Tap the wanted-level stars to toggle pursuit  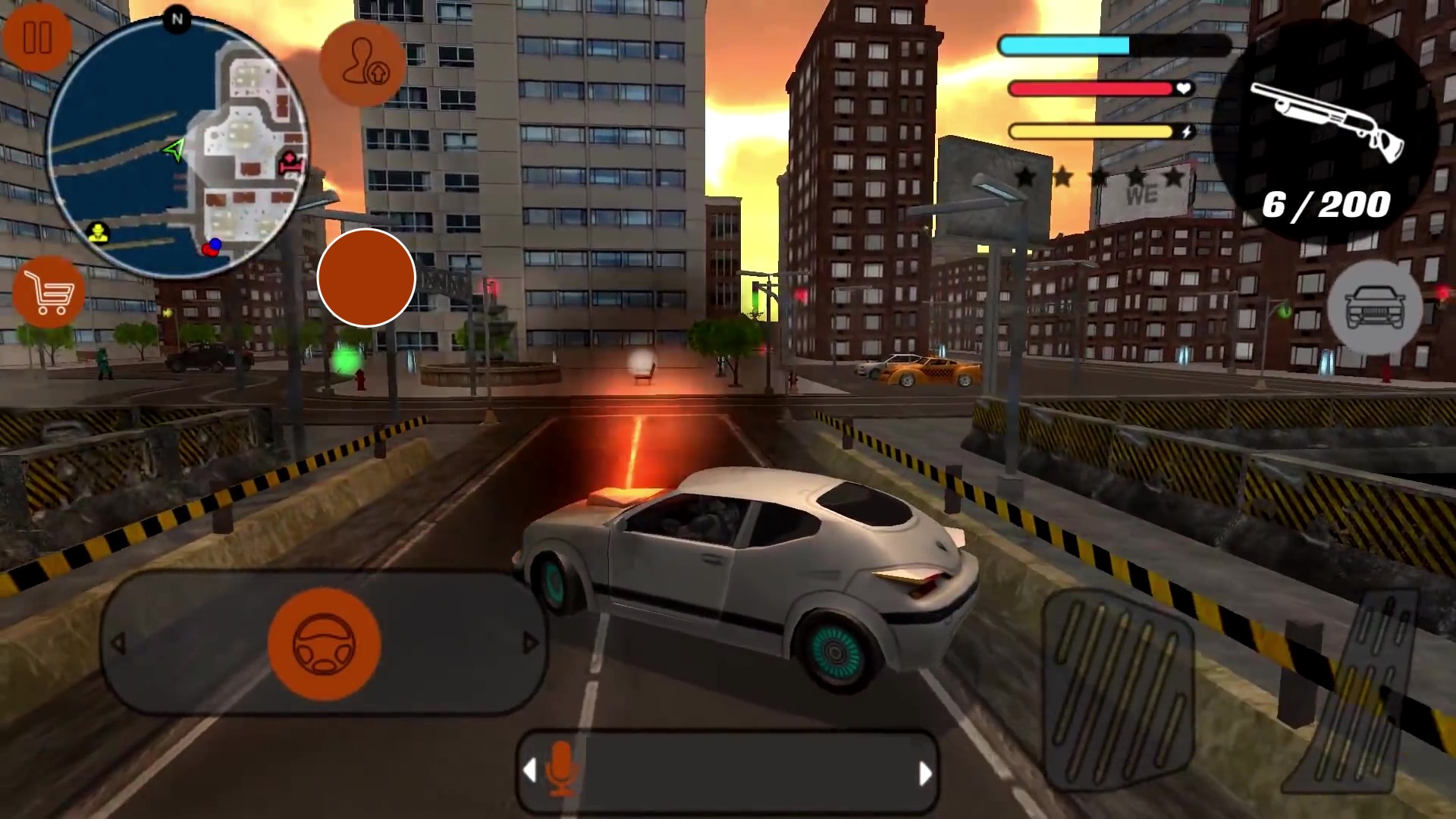click(1100, 176)
